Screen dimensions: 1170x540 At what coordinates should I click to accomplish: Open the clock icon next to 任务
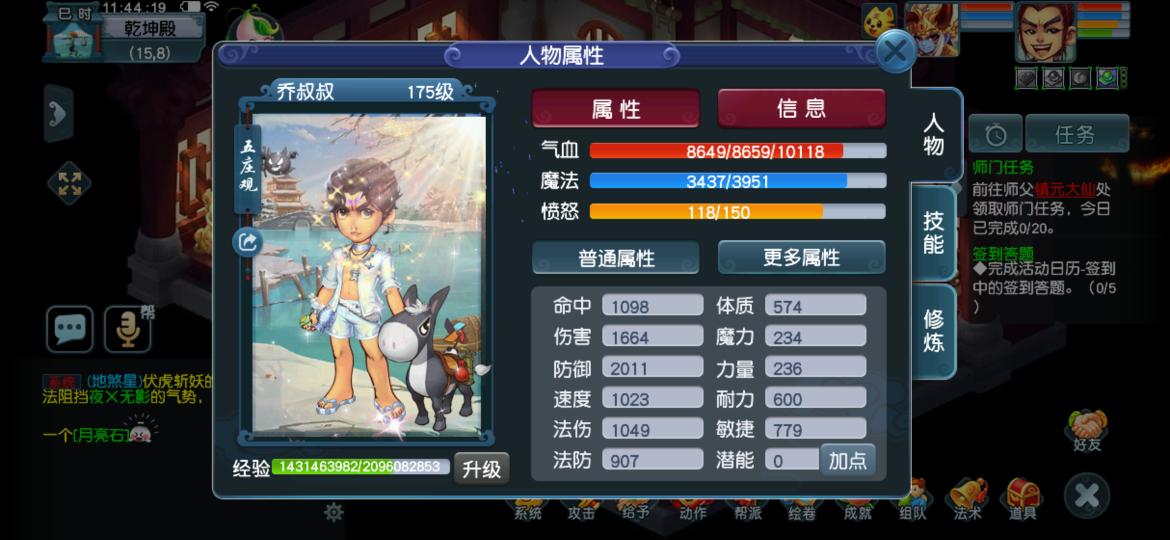pos(996,134)
